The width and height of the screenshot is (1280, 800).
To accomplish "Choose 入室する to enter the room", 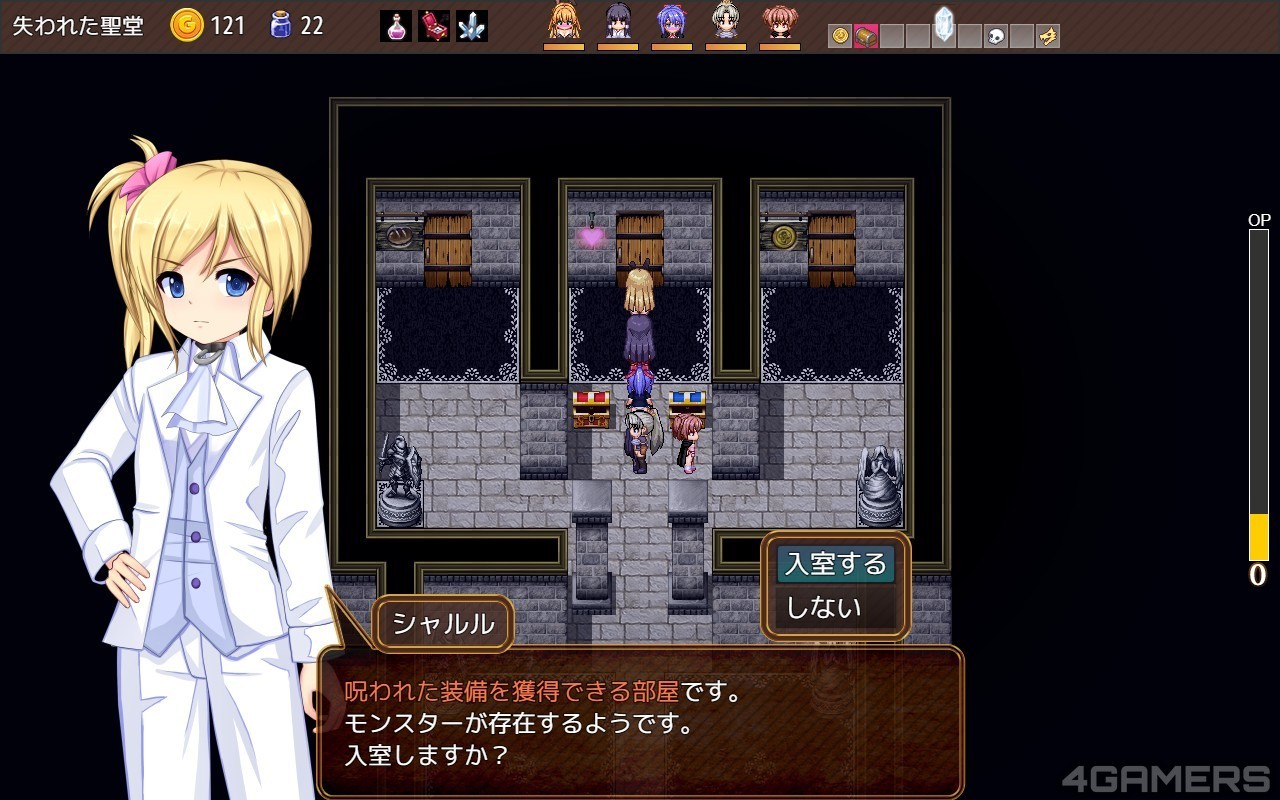I will [836, 564].
